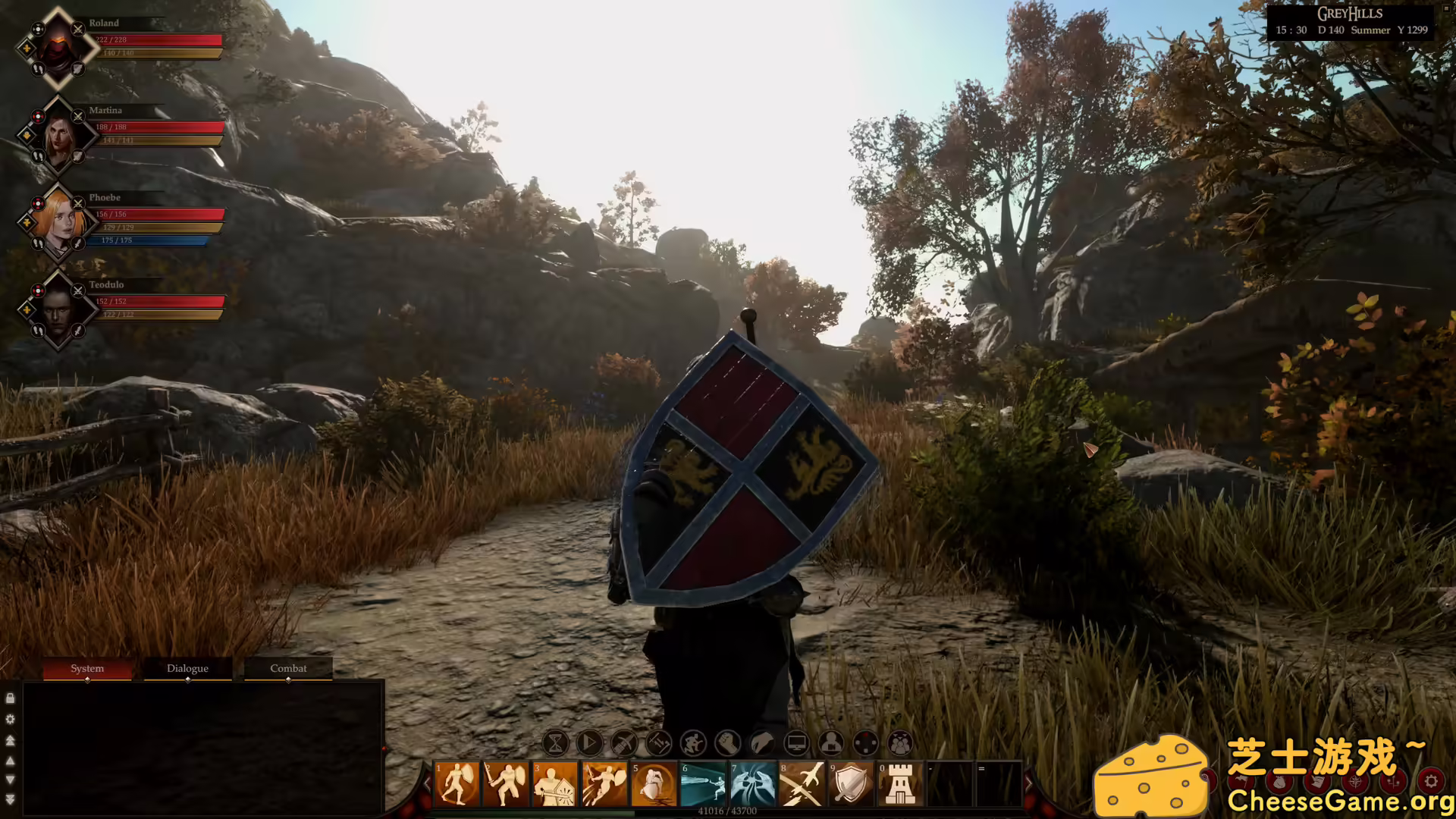The width and height of the screenshot is (1456, 819).
Task: Select ability slot 9, the sword-and-shield skill
Action: (x=851, y=785)
